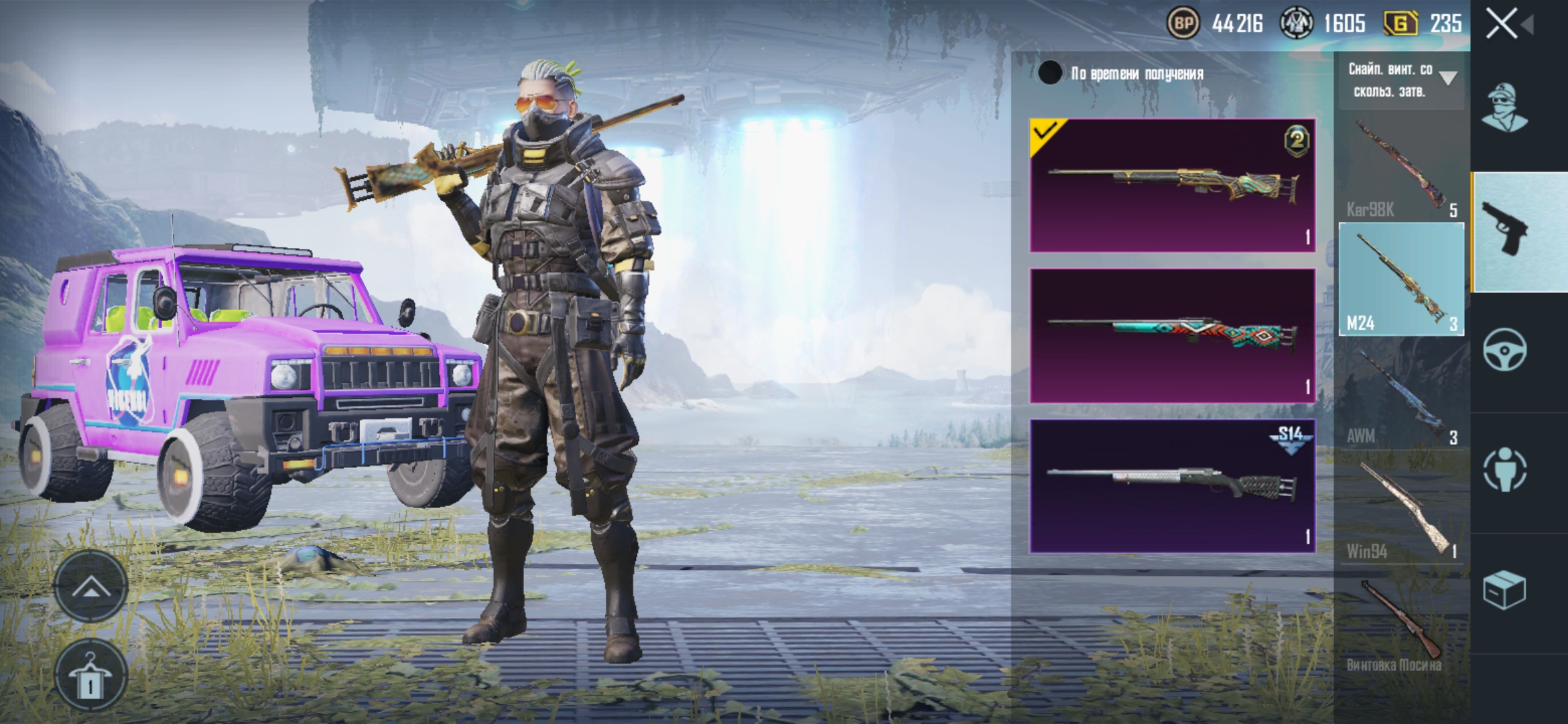The width and height of the screenshot is (1568, 724).
Task: Pick the S14 silver M24 skin
Action: [1172, 486]
